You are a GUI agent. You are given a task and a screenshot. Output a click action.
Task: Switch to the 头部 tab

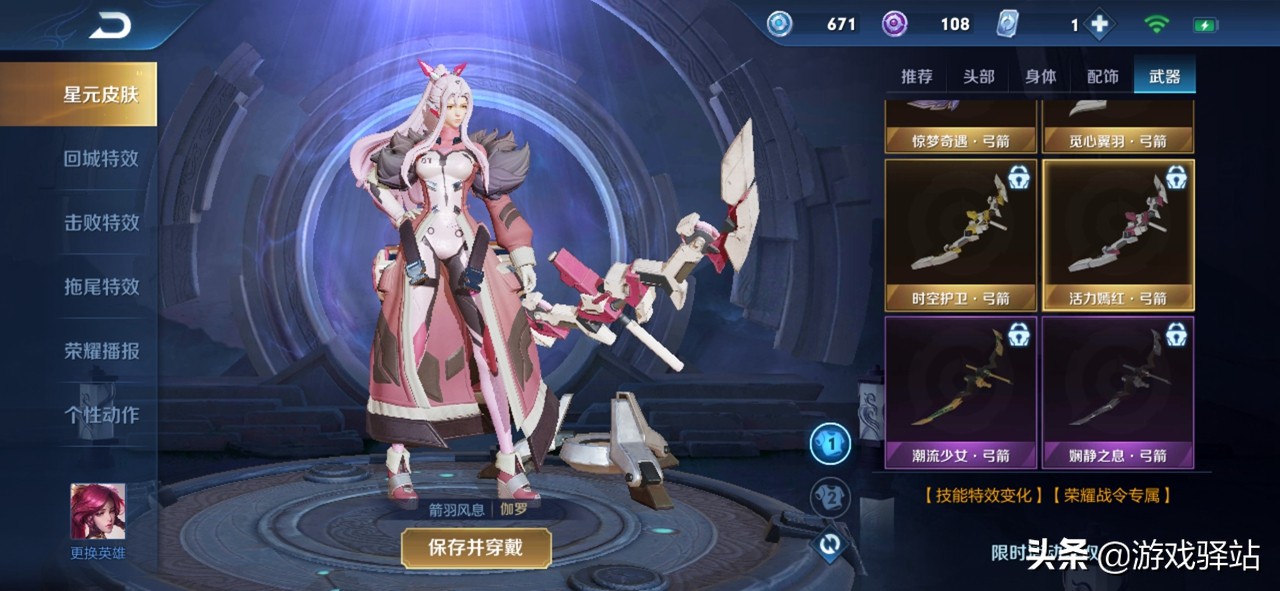[979, 77]
